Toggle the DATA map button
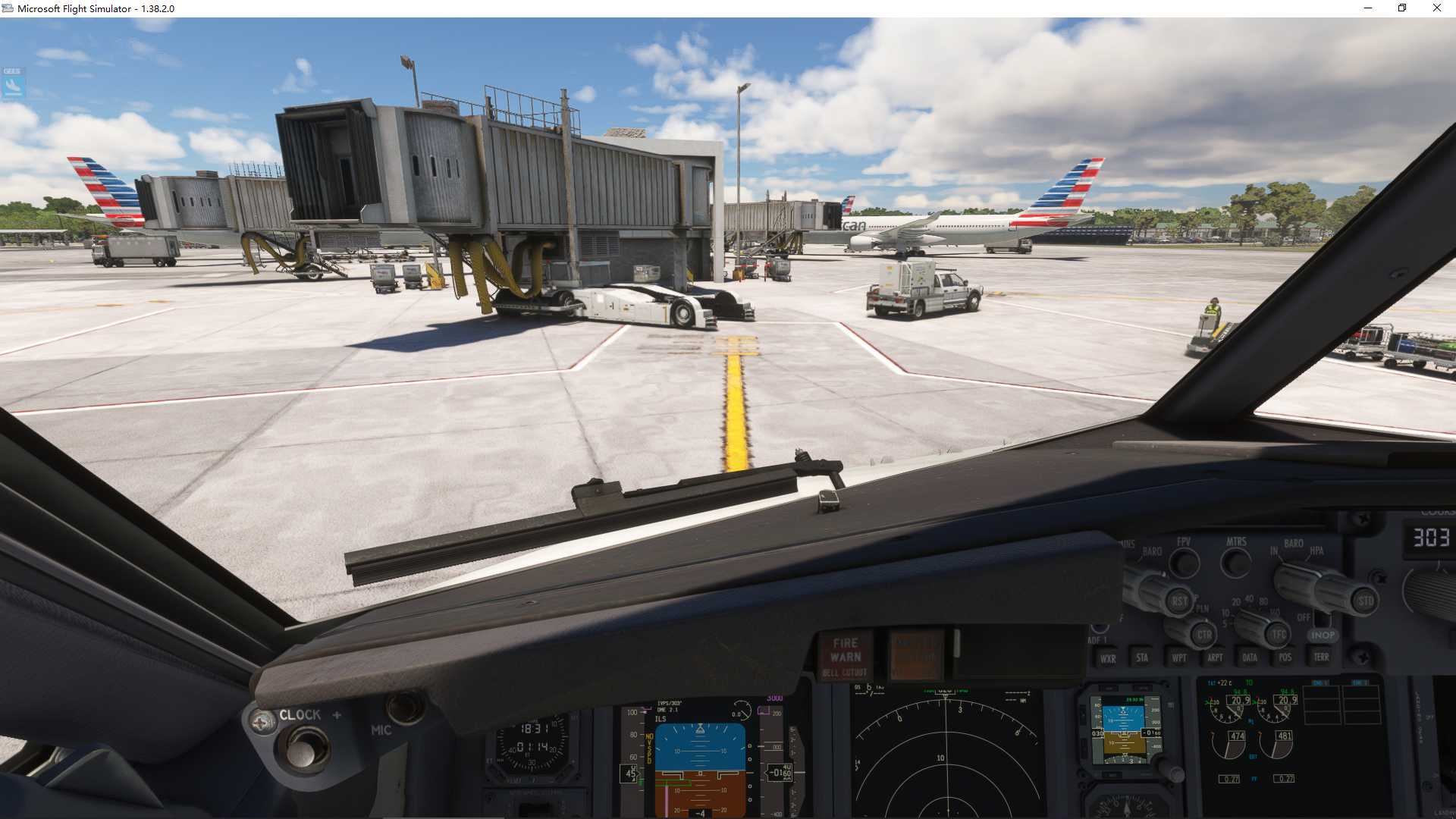This screenshot has width=1456, height=819. click(1250, 657)
